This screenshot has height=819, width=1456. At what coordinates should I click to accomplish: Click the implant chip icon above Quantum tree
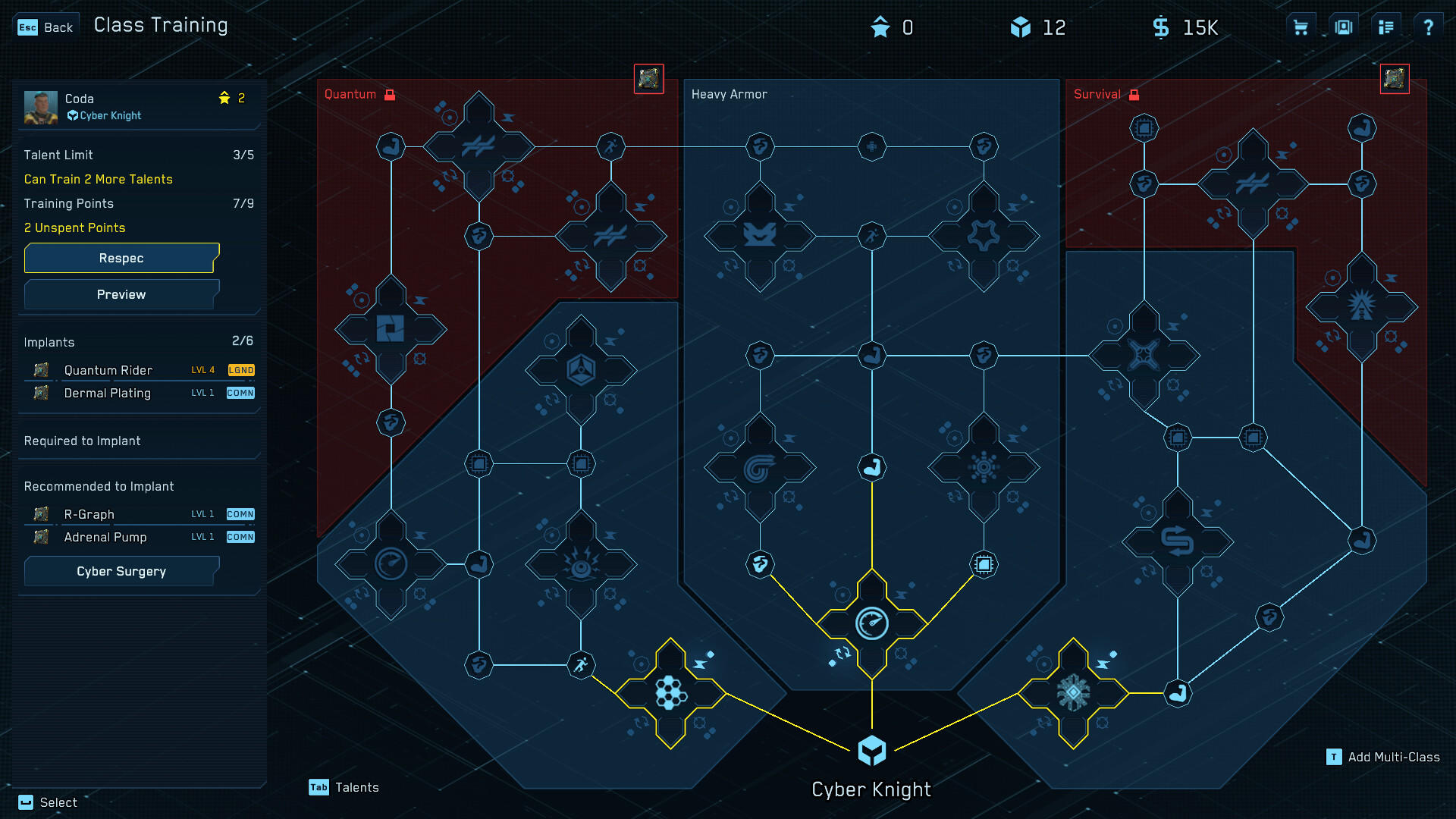coord(648,78)
